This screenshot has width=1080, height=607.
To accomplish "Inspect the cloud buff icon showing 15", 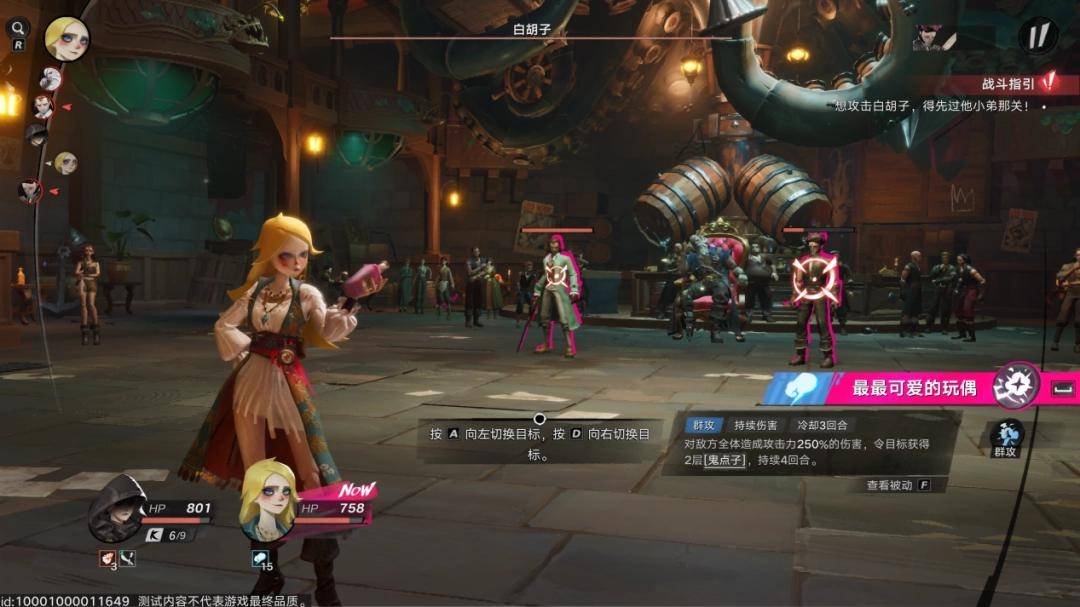I will tap(260, 559).
